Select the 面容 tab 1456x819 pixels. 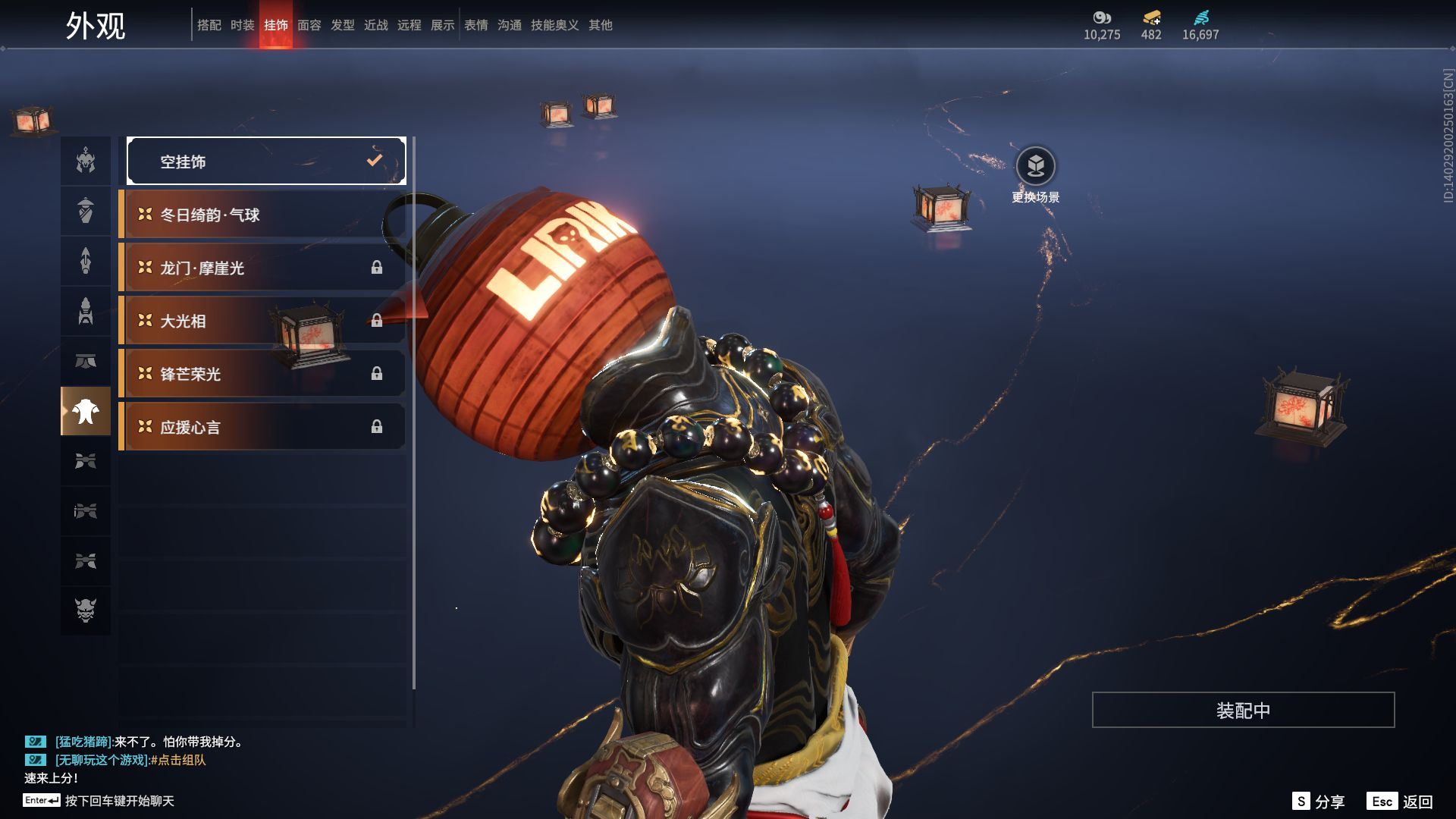coord(309,25)
